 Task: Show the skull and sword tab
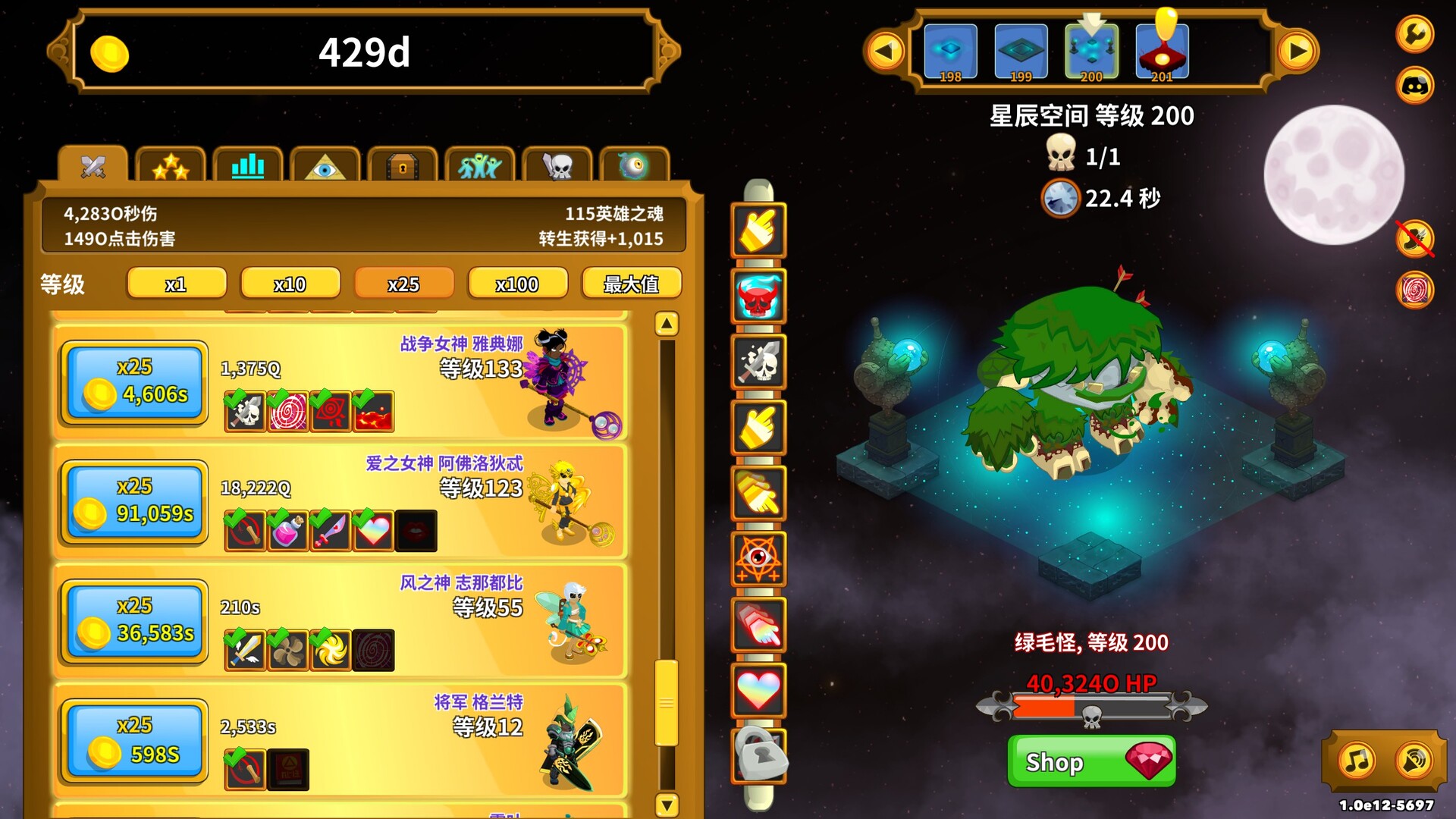click(x=557, y=166)
